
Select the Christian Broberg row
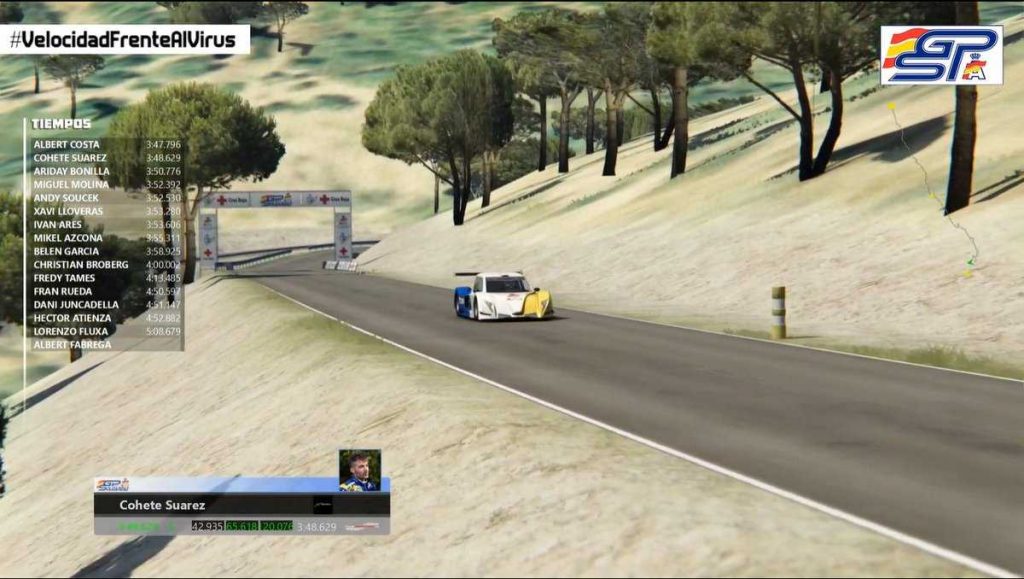click(105, 265)
